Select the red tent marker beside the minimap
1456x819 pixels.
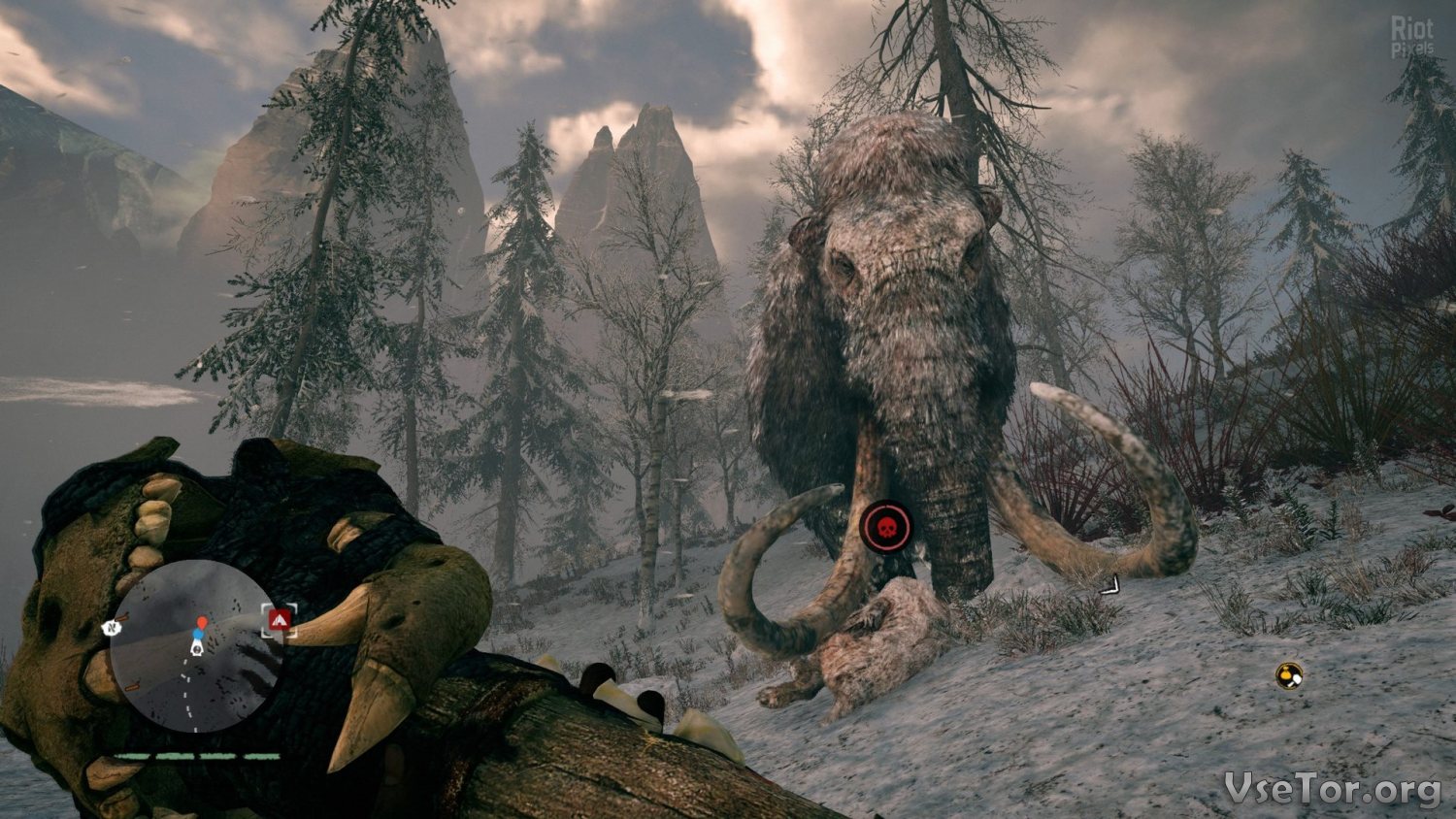[x=280, y=619]
